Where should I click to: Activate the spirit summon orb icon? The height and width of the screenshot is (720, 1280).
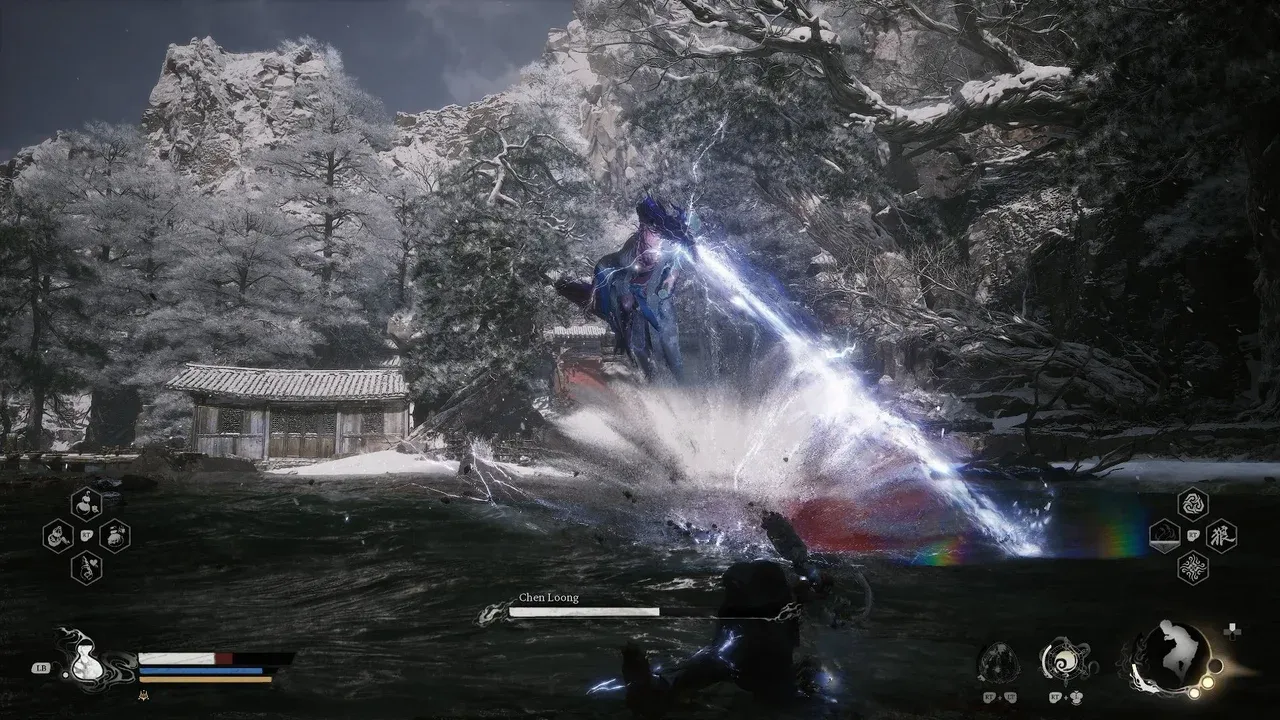pos(998,665)
